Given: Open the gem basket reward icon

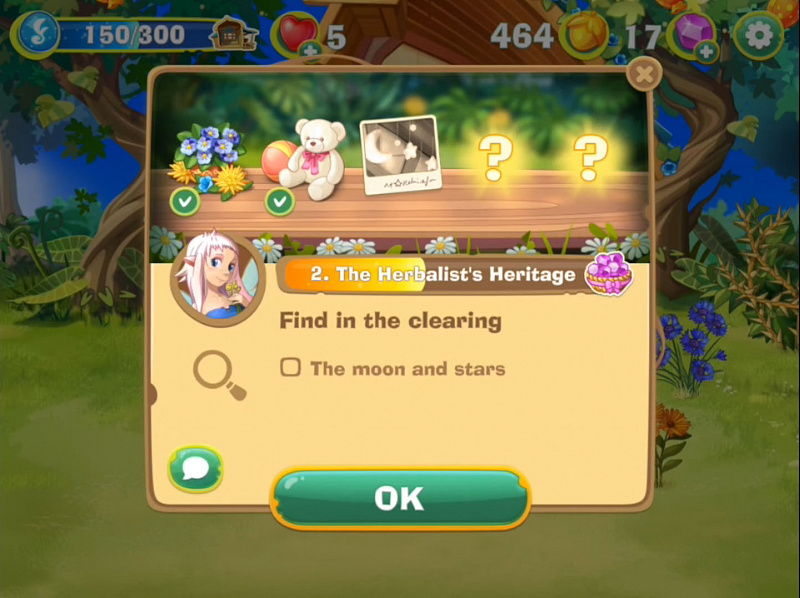Looking at the screenshot, I should pos(608,274).
